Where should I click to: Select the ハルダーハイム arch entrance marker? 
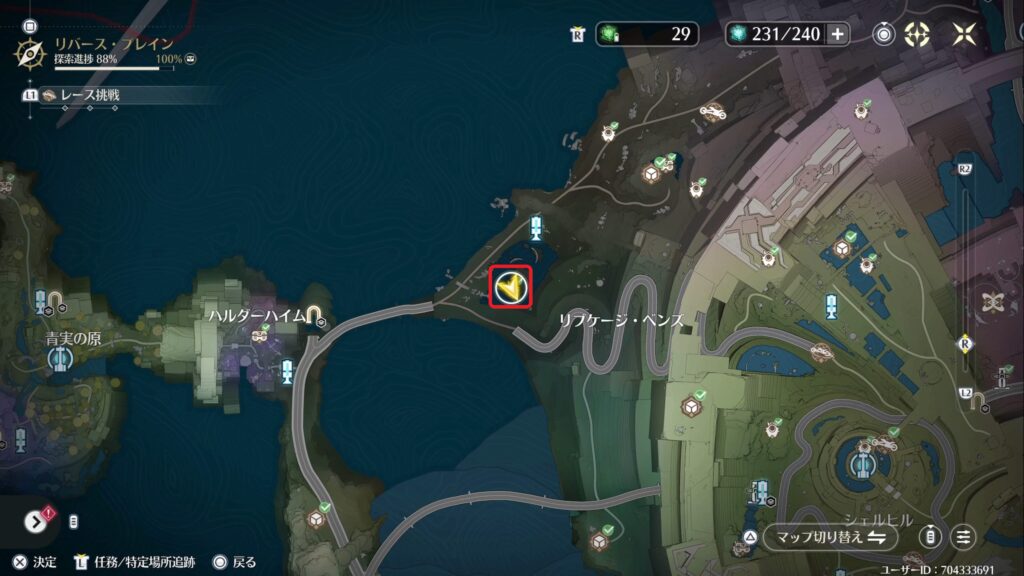coord(316,318)
